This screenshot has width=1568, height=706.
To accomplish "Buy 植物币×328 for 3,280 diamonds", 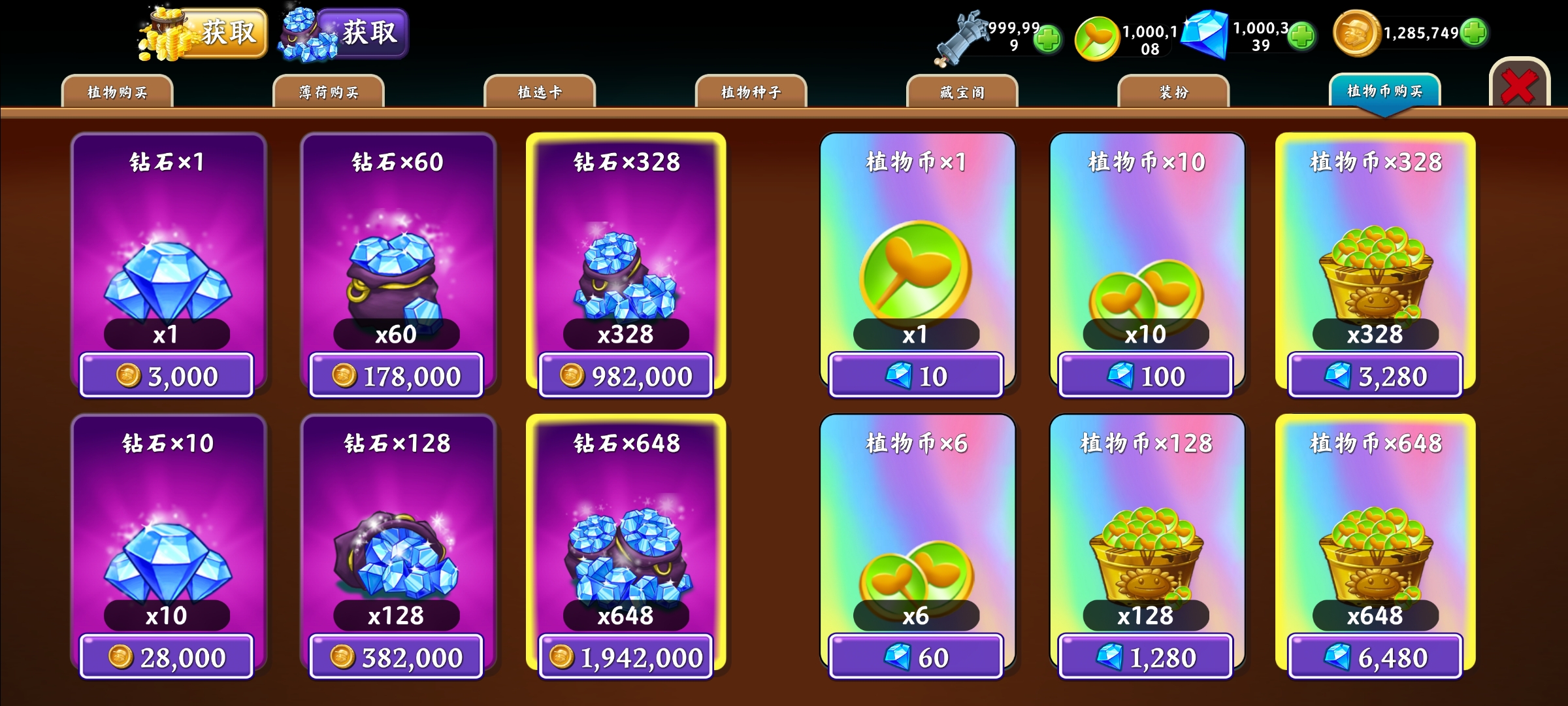I will click(1375, 376).
